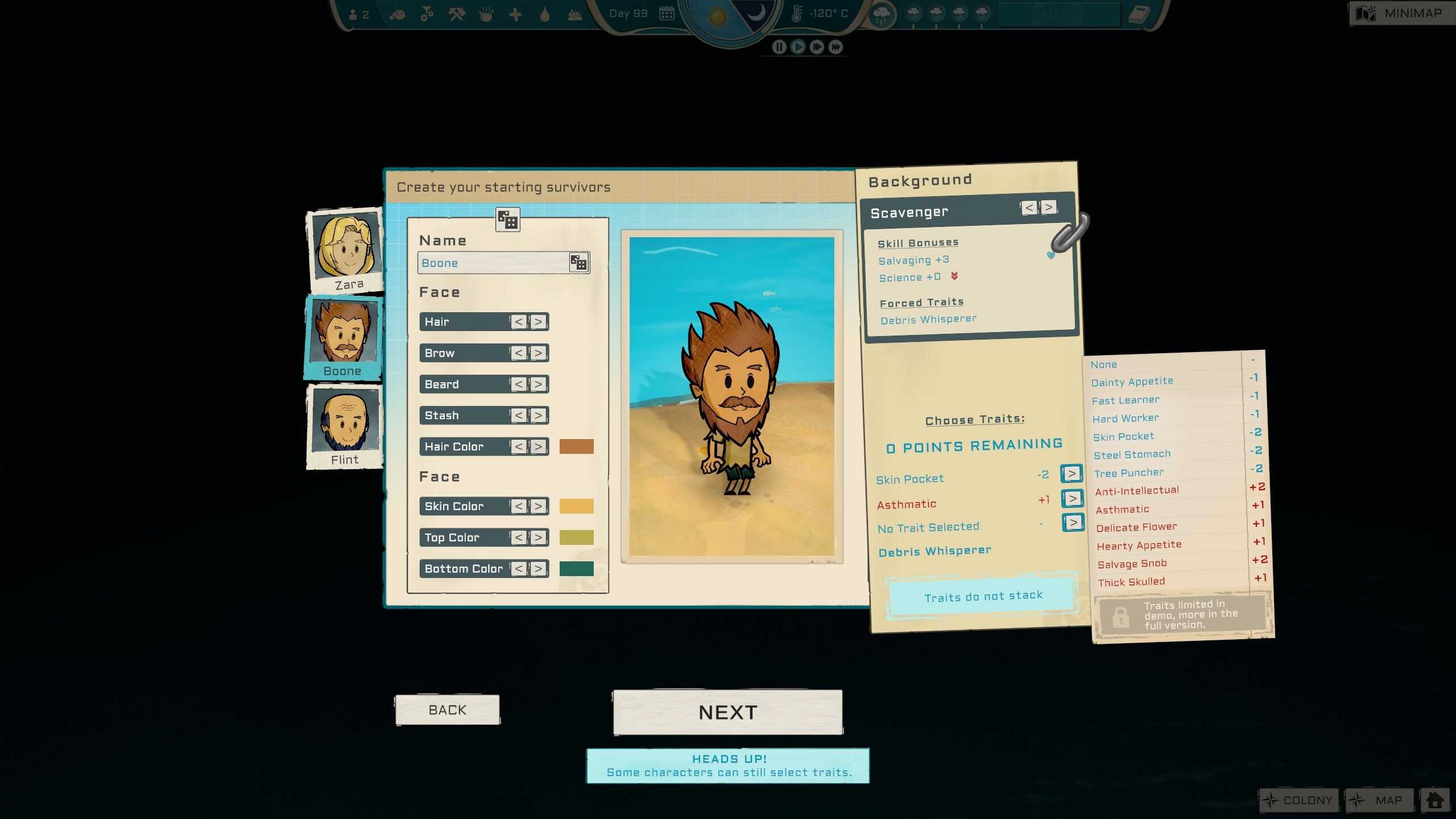Pause the game speed

779,47
